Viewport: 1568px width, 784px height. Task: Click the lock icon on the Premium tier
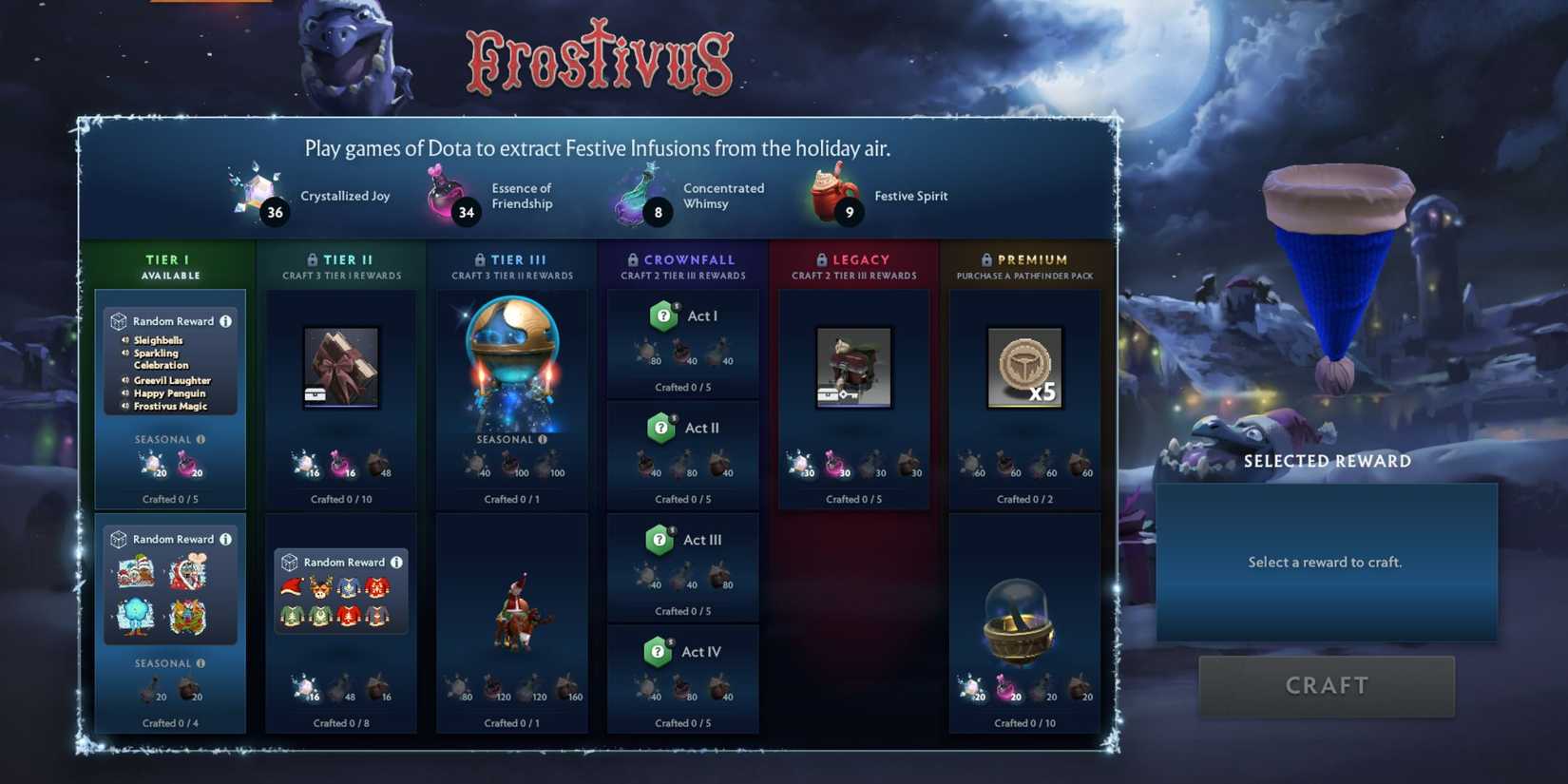pos(985,259)
